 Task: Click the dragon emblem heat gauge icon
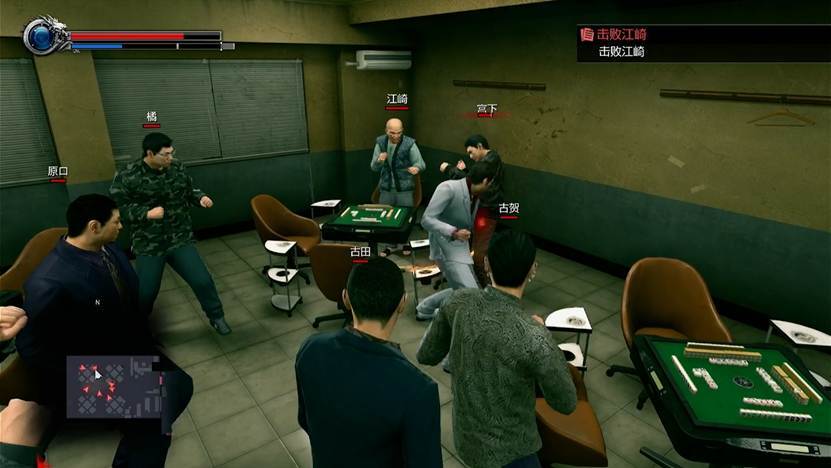(44, 36)
